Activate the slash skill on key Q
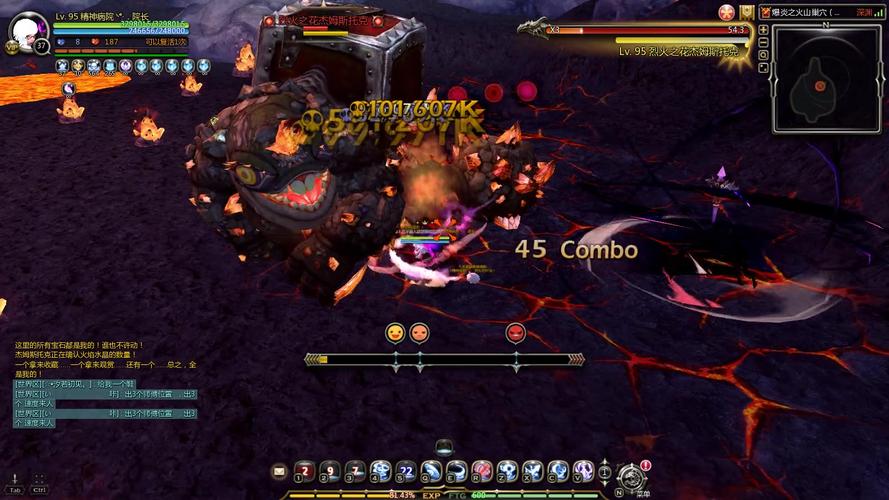The image size is (889, 500). [x=431, y=471]
